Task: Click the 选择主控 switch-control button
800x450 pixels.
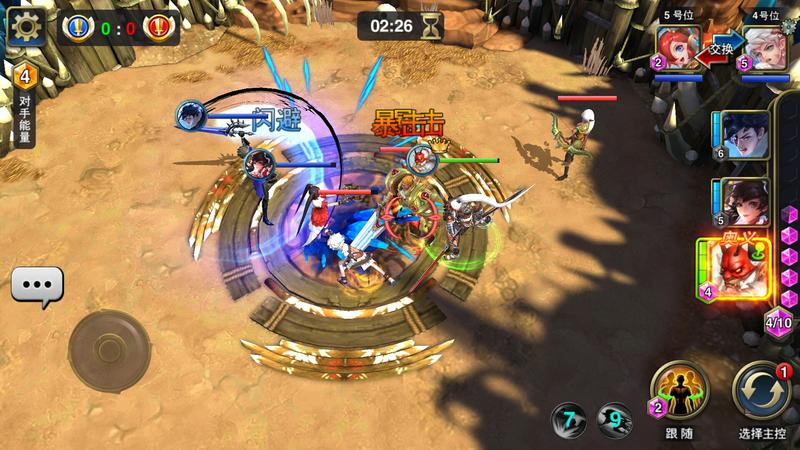Action: [x=761, y=390]
